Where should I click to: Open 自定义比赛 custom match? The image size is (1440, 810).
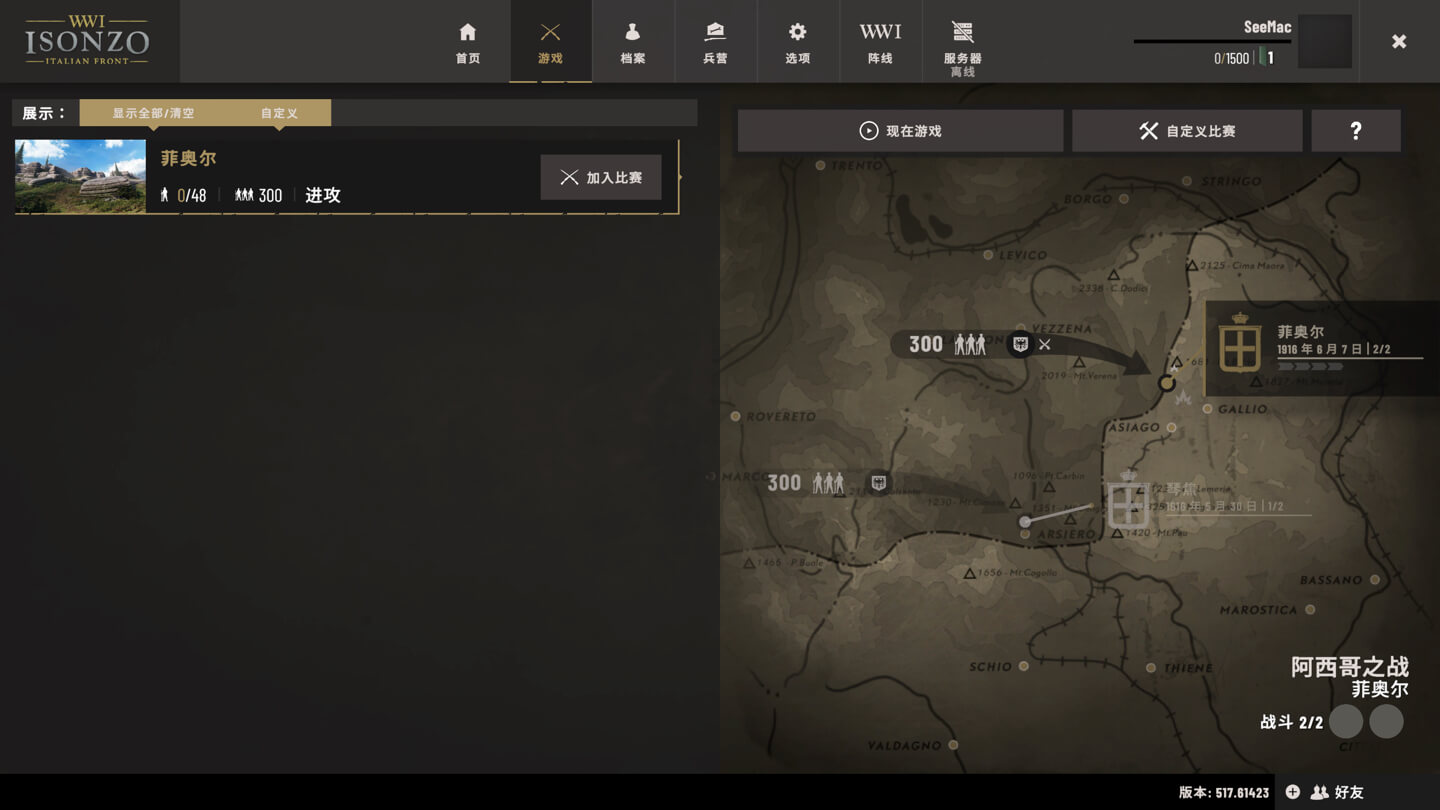[x=1187, y=131]
